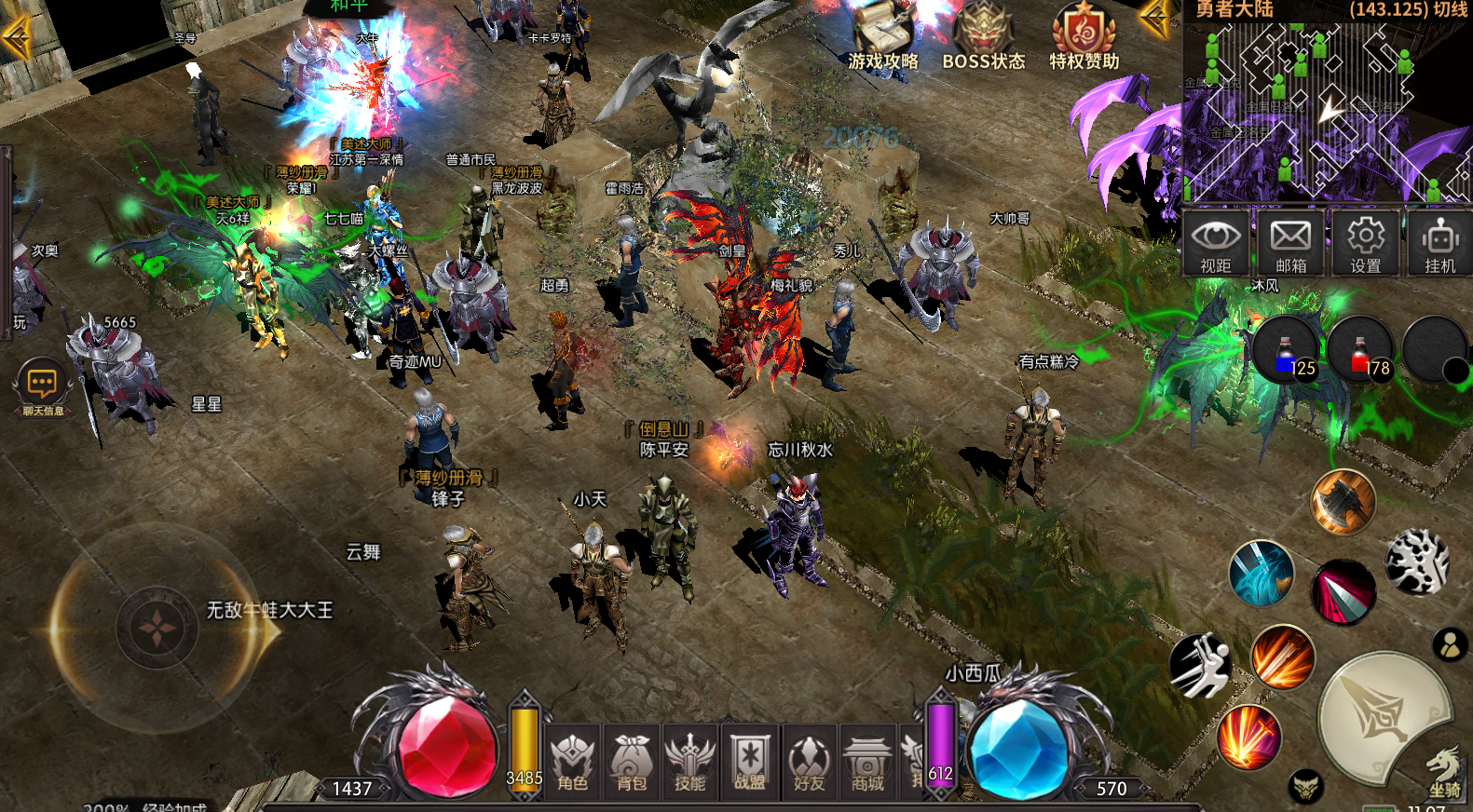Click the 视距 view distance button

tap(1216, 242)
